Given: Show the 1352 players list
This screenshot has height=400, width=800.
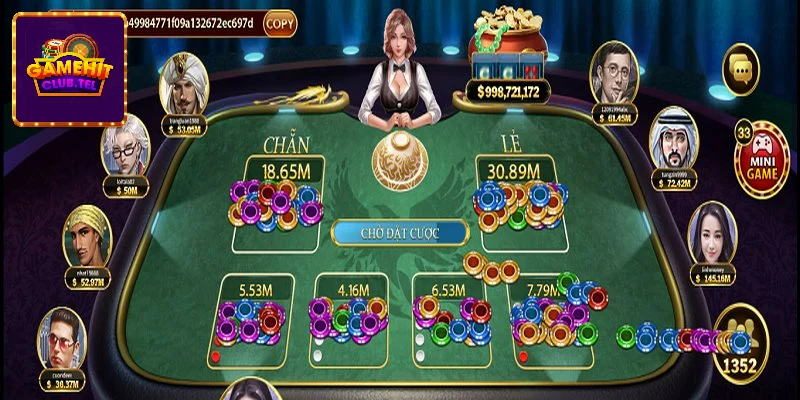Looking at the screenshot, I should coord(741,347).
